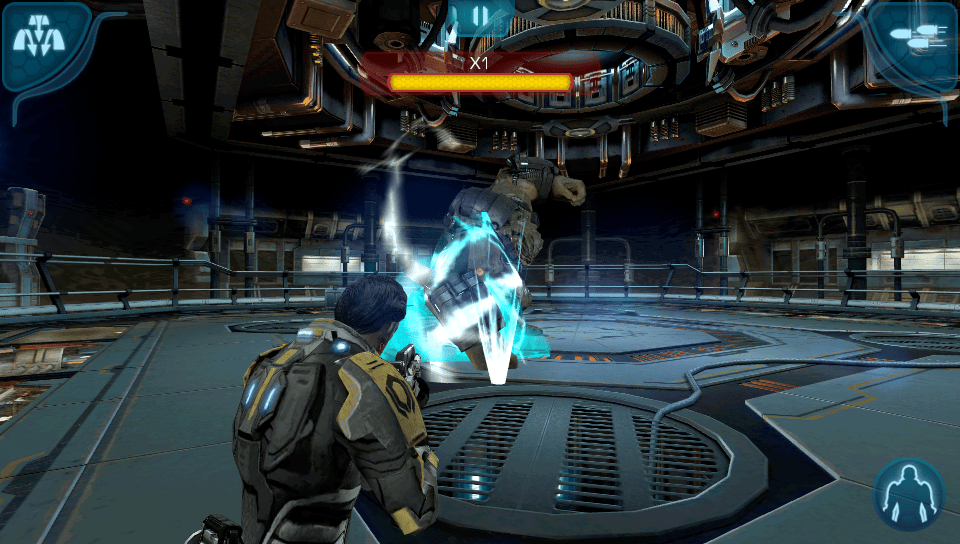
Task: Activate the character silhouette ability button
Action: [x=909, y=494]
